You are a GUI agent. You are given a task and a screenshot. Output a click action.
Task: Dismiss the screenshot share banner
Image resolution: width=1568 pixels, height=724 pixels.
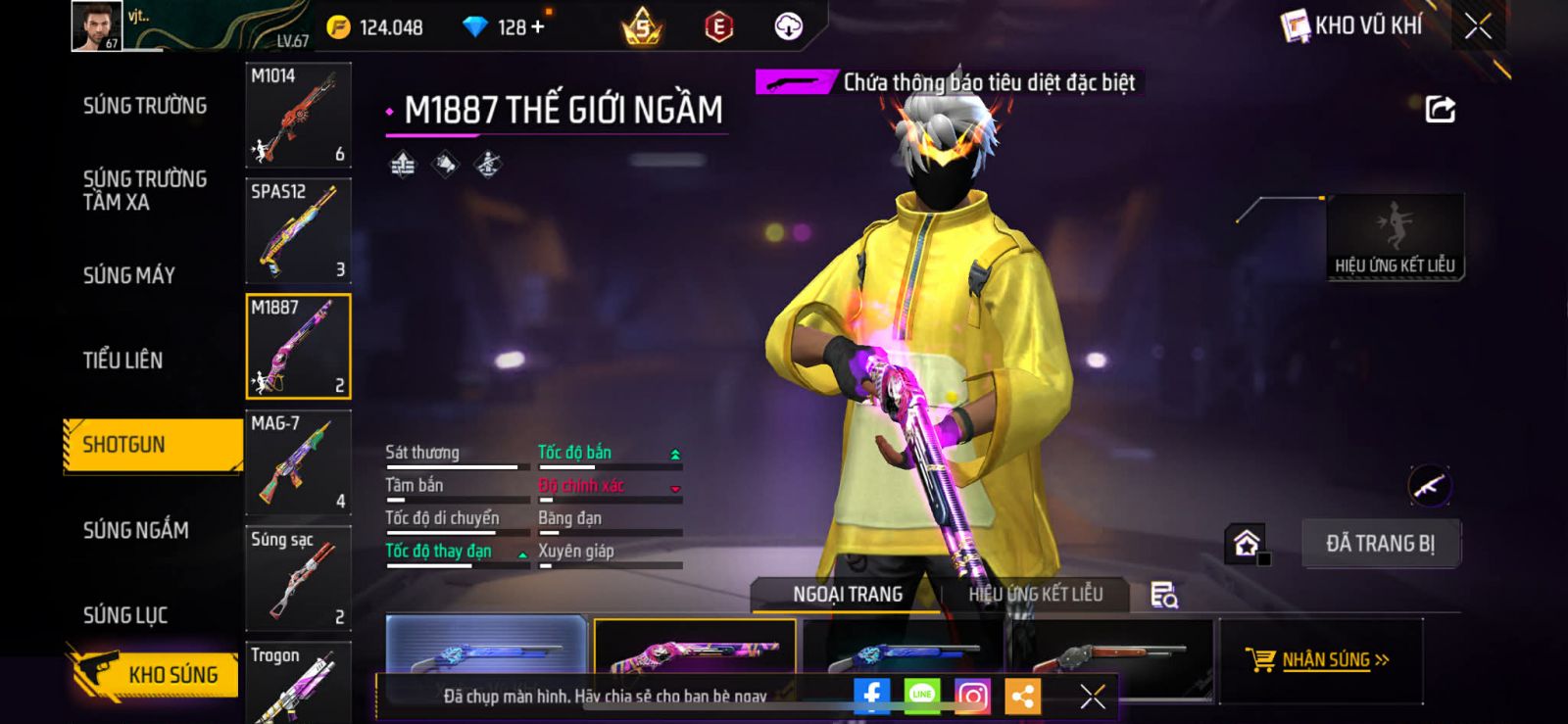(x=1092, y=696)
